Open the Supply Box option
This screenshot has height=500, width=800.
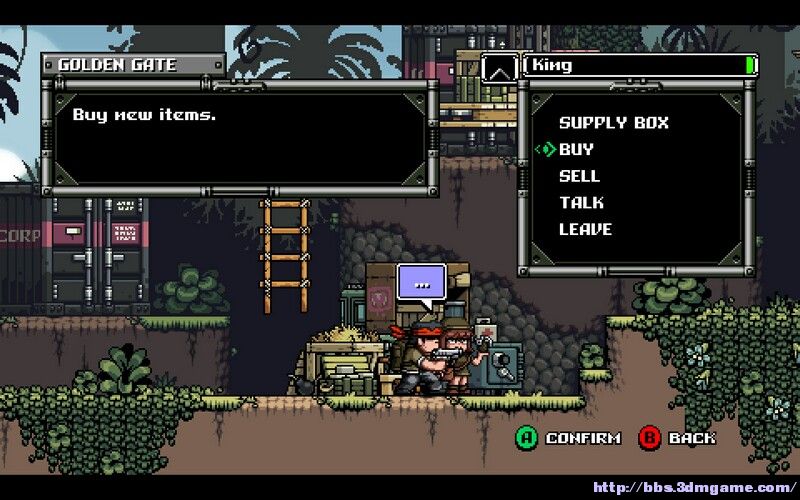tap(613, 123)
